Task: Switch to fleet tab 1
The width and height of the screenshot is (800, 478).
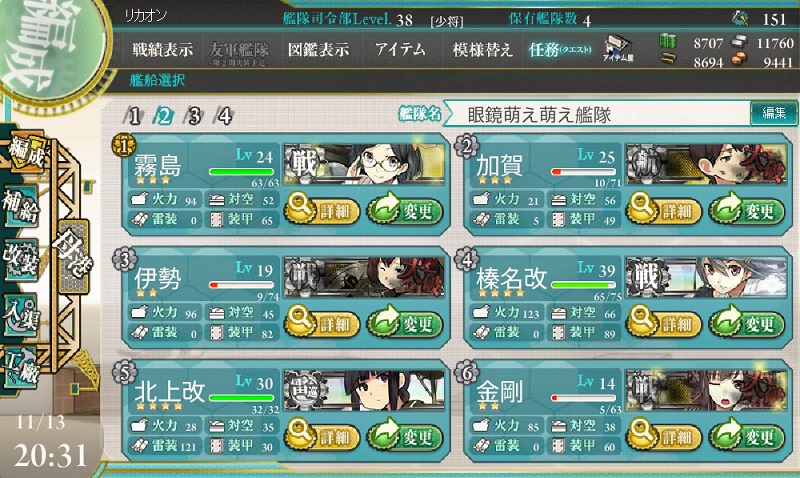Action: 135,115
